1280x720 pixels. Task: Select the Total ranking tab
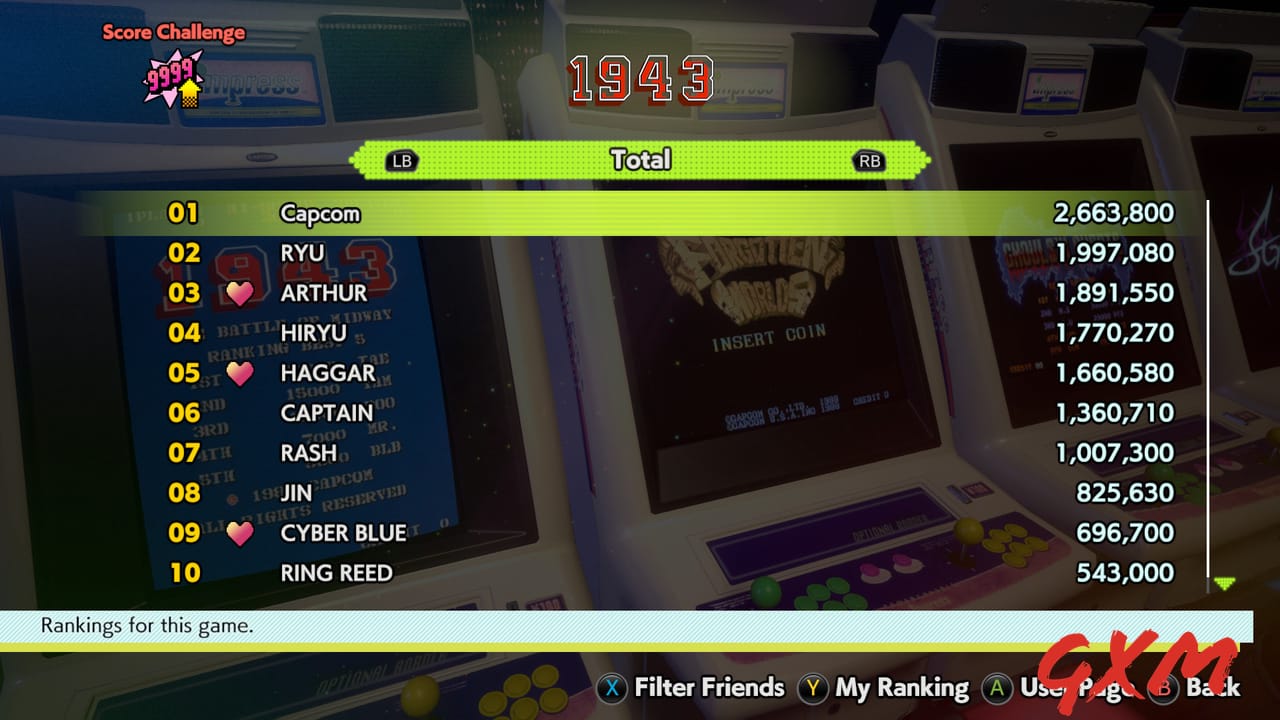click(640, 160)
